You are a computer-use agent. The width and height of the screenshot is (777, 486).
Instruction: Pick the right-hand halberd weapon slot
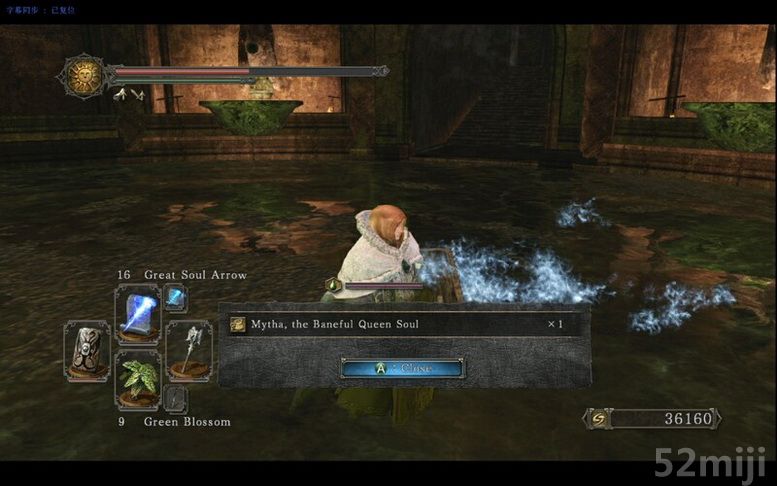coord(188,350)
